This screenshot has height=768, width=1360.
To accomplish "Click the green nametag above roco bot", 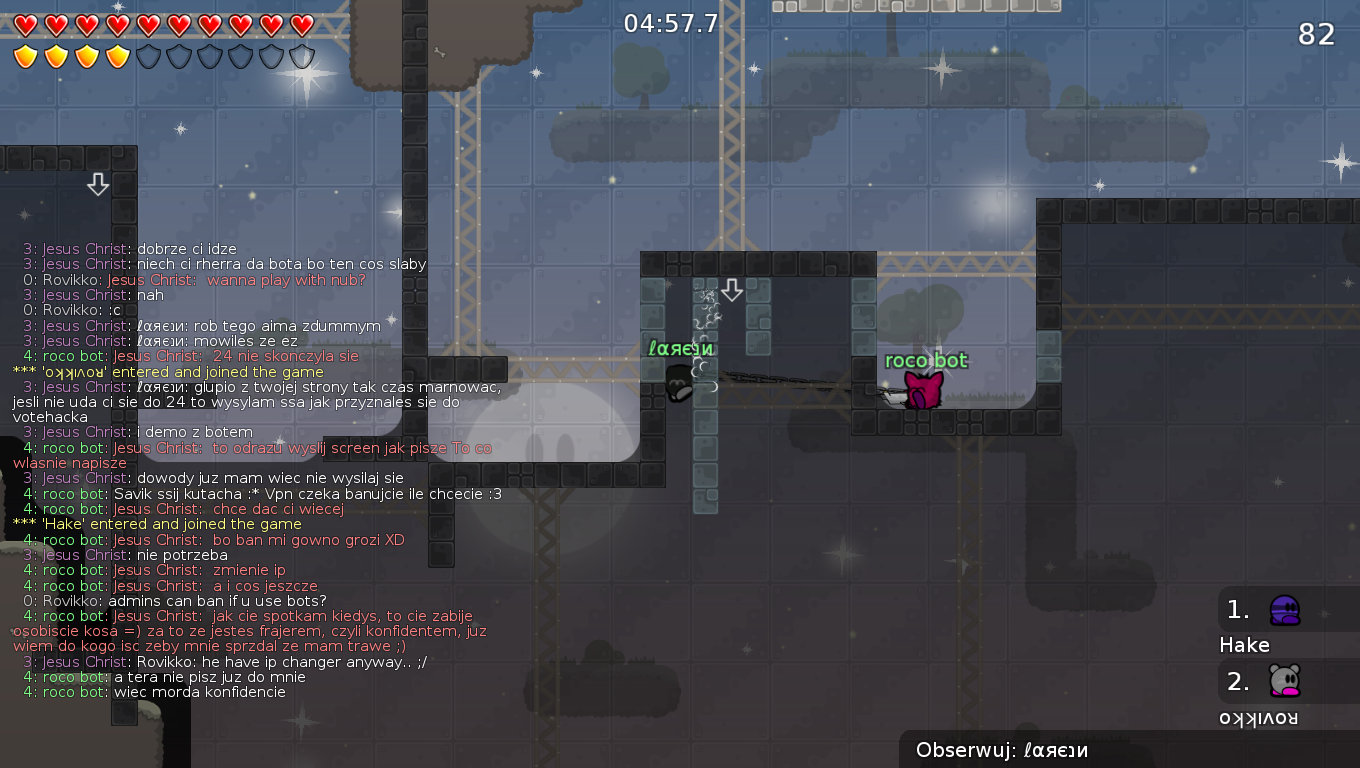I will 926,361.
